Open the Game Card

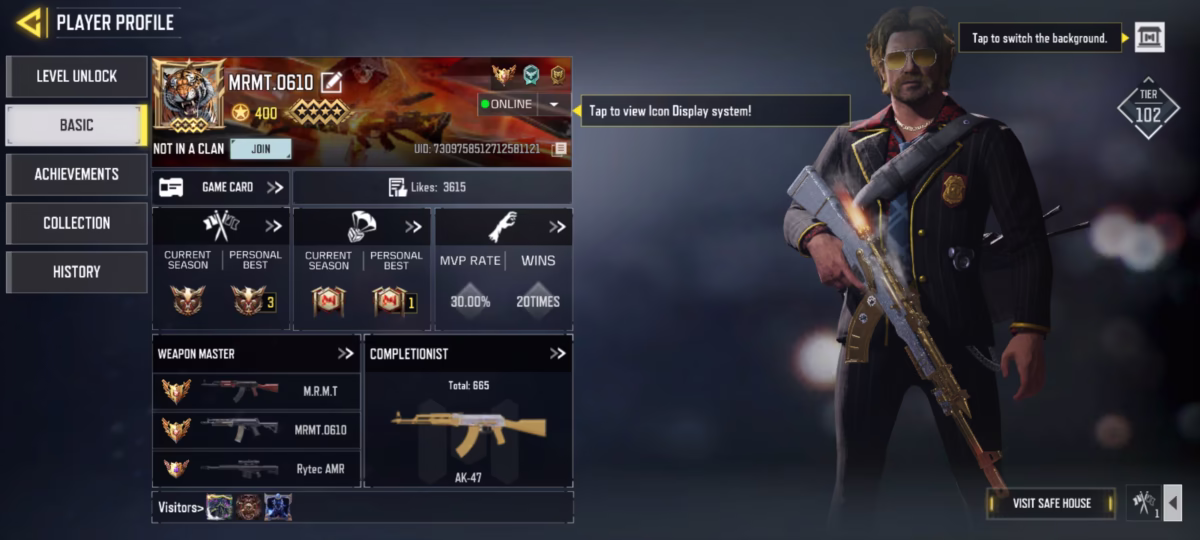click(221, 187)
